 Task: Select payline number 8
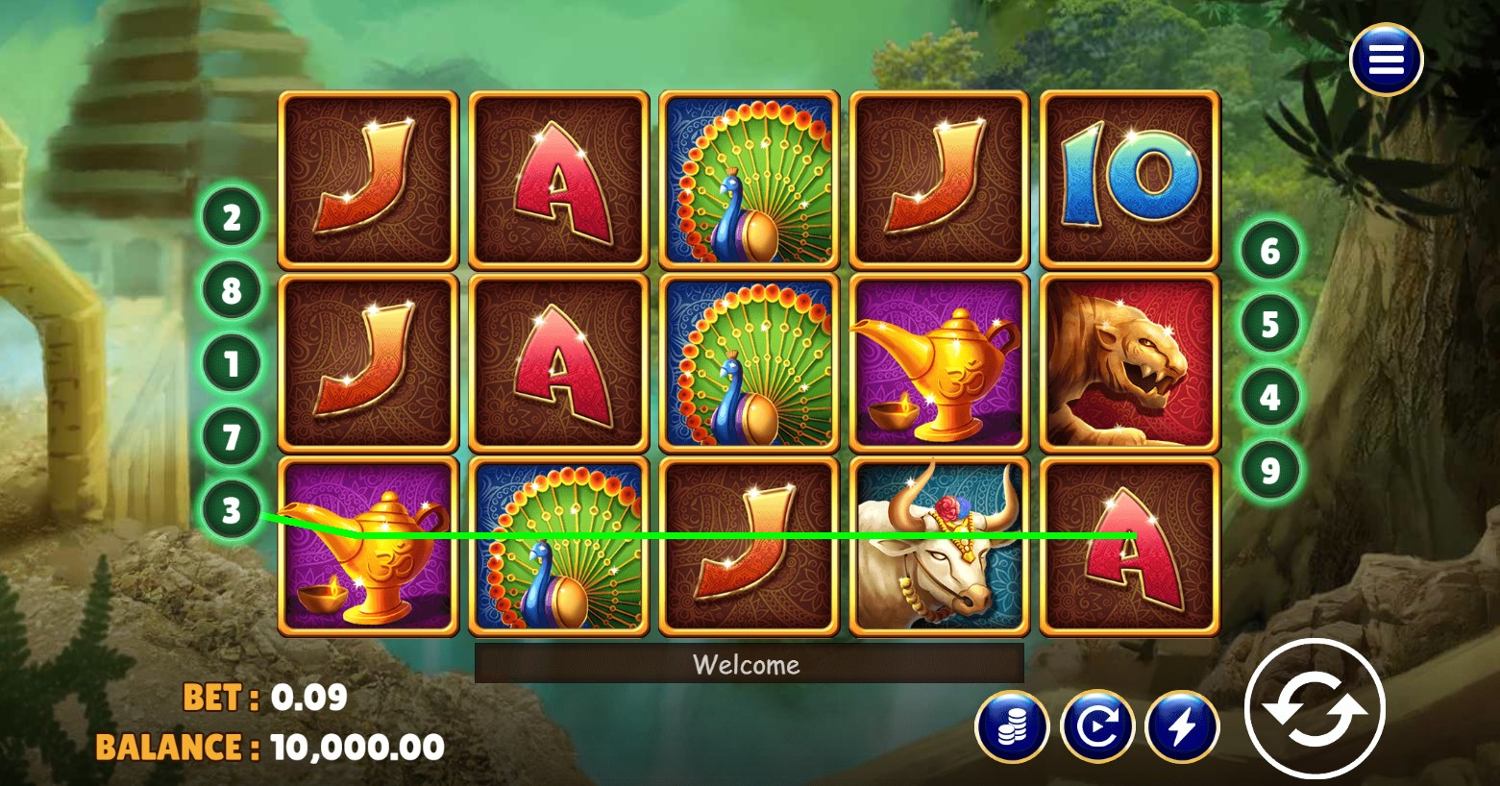point(231,291)
